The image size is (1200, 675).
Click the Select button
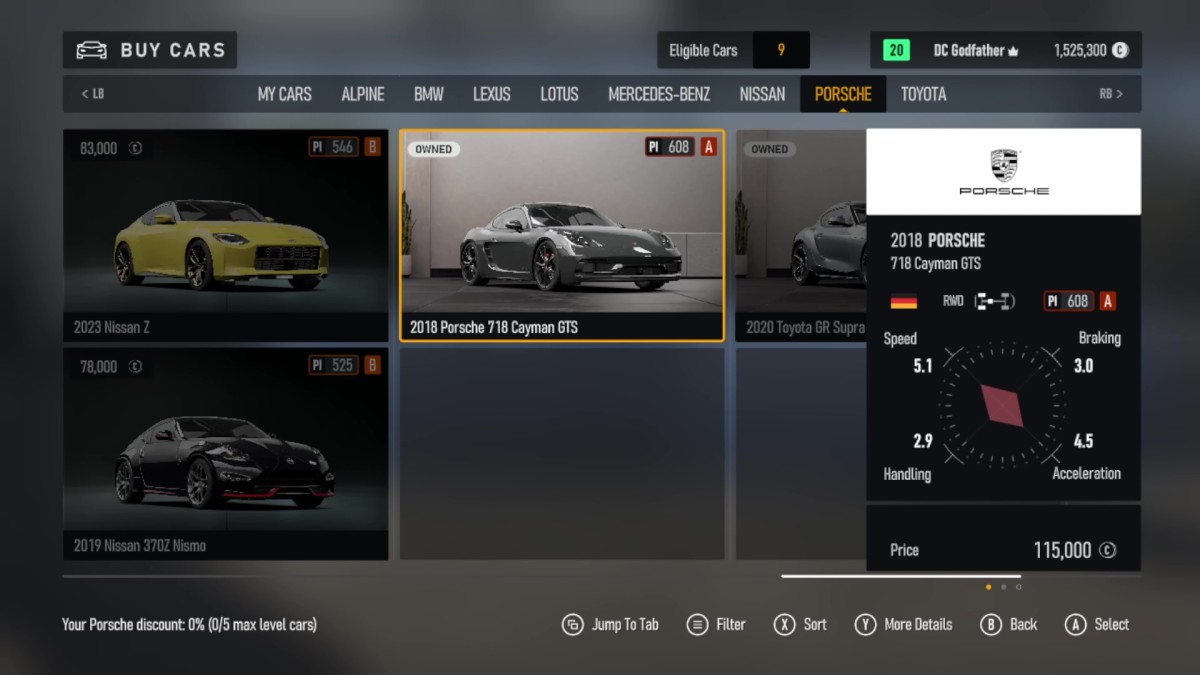coord(1097,625)
